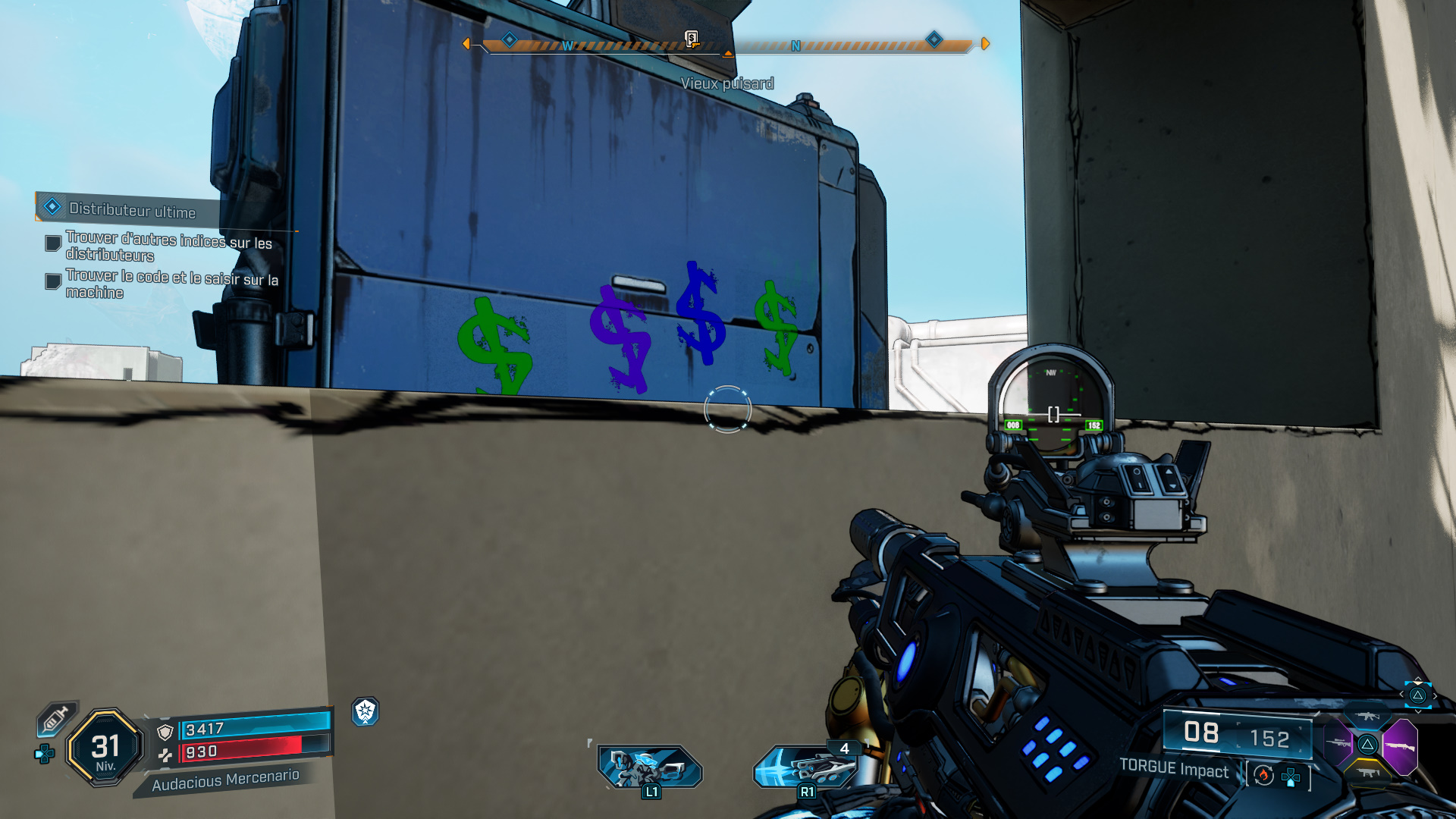The height and width of the screenshot is (819, 1456).
Task: Select the sniper rifle weapon slot
Action: click(x=1339, y=744)
